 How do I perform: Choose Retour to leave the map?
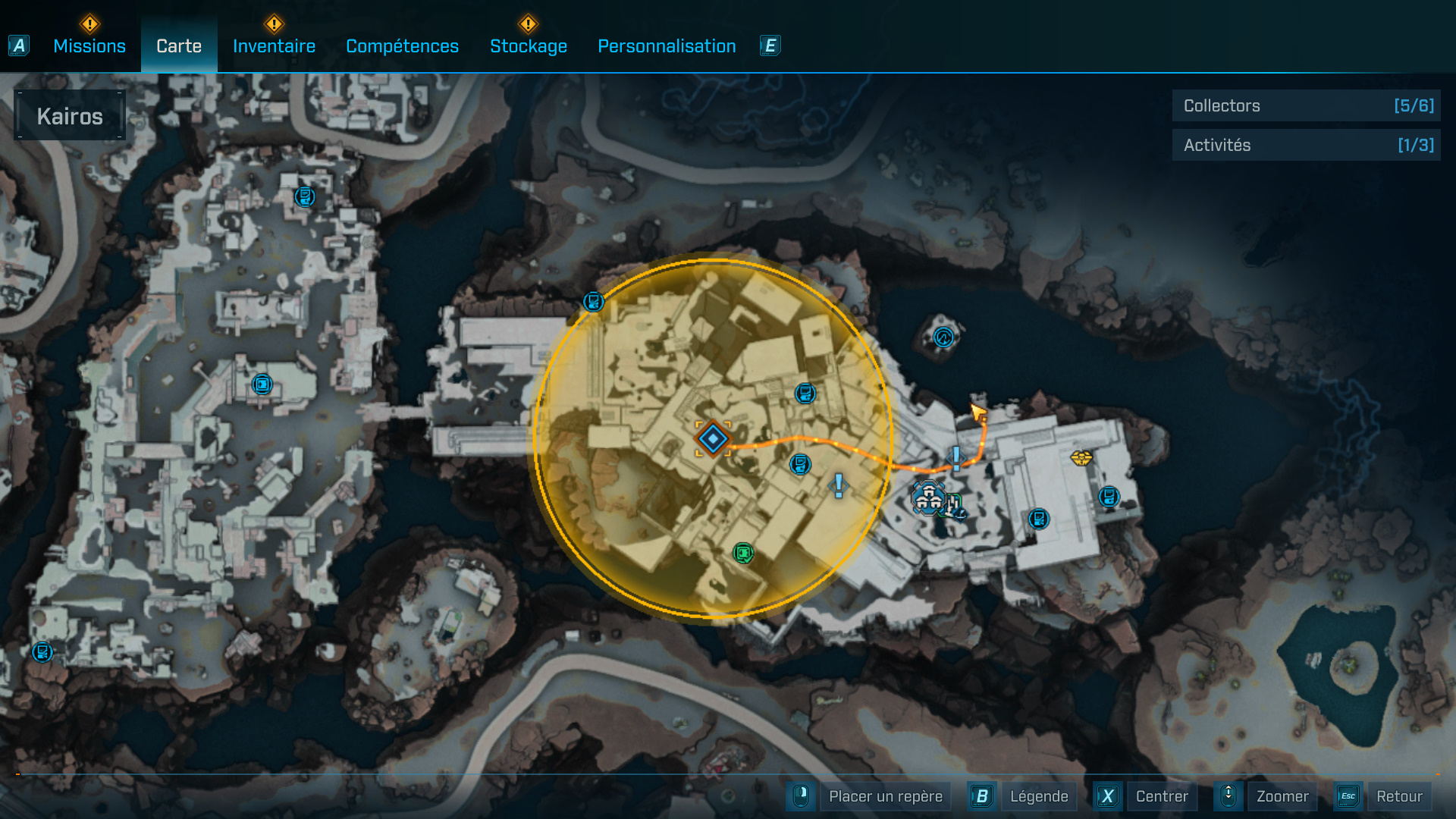pos(1398,796)
